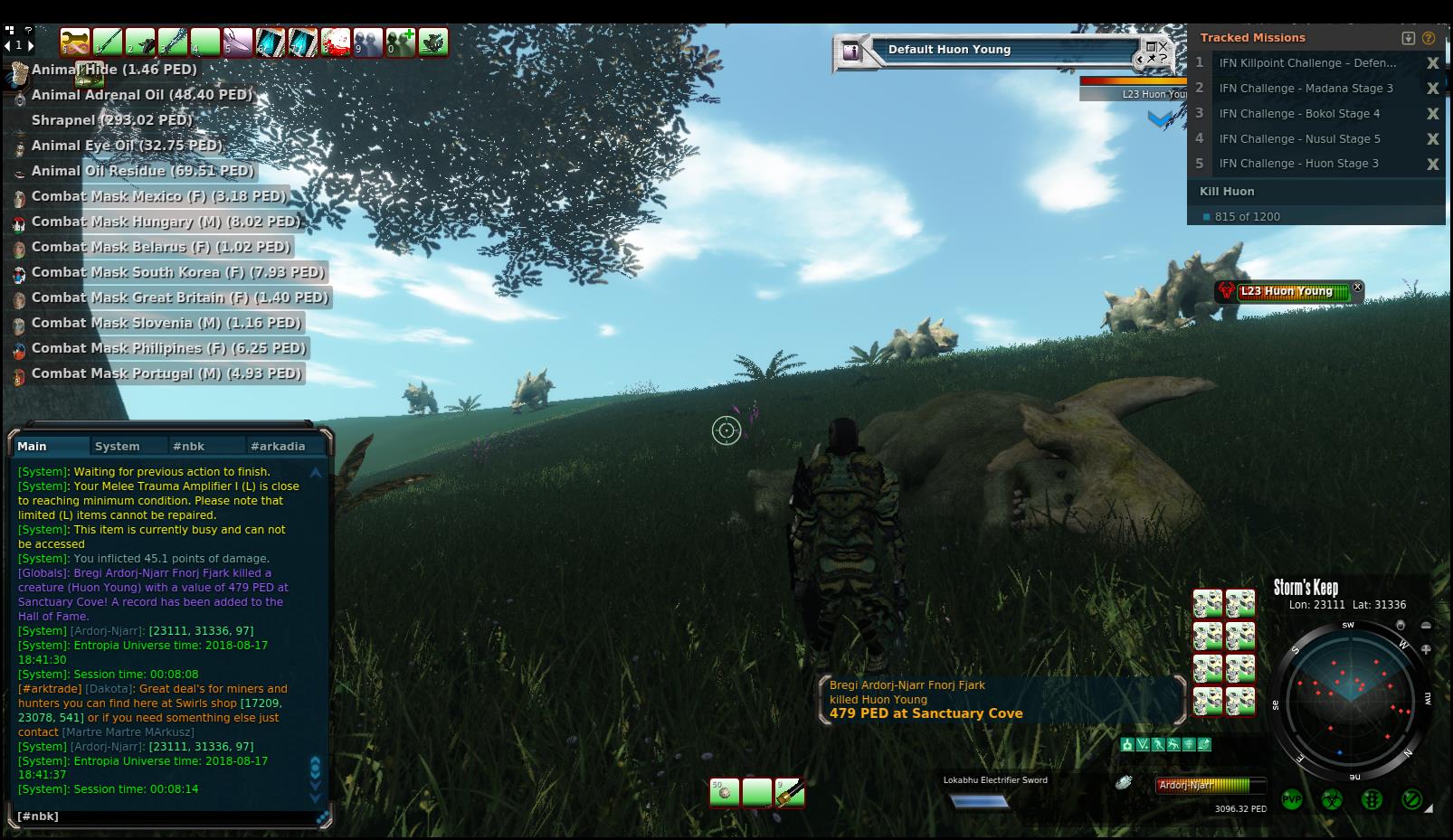Switch to the System chat tab
Viewport: 1453px width, 840px height.
(x=118, y=447)
